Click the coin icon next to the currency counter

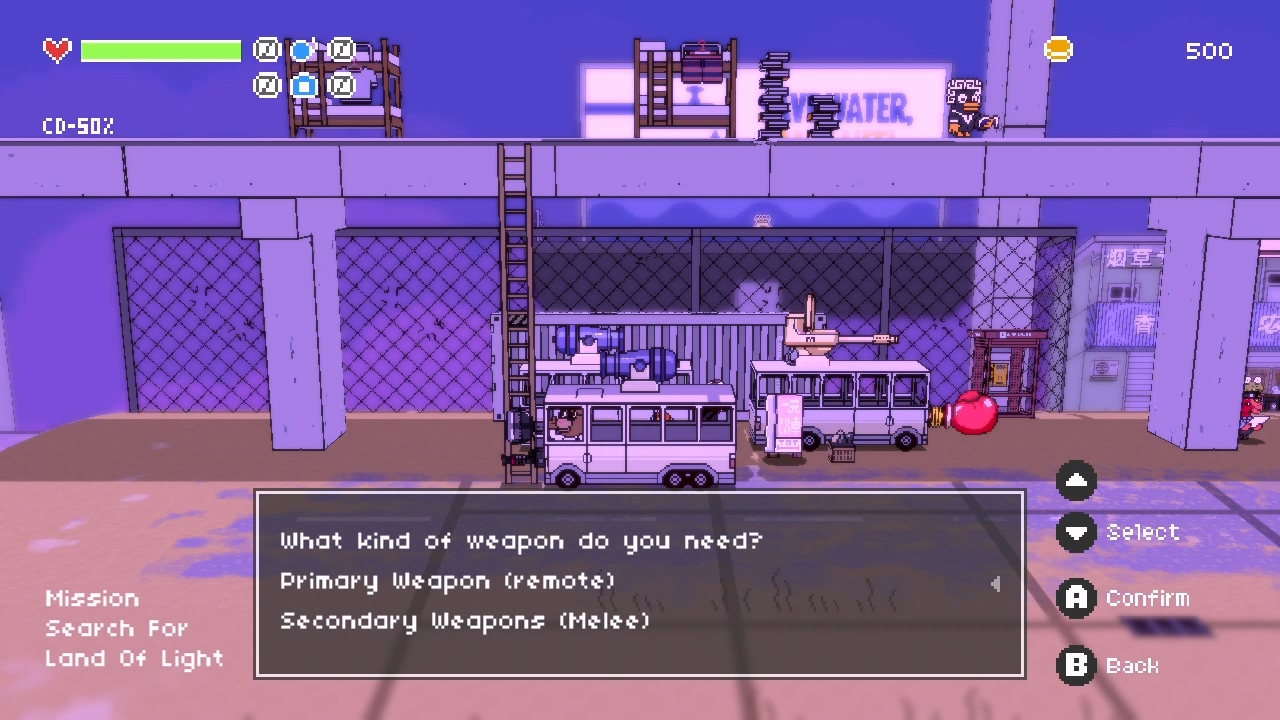coord(1058,48)
